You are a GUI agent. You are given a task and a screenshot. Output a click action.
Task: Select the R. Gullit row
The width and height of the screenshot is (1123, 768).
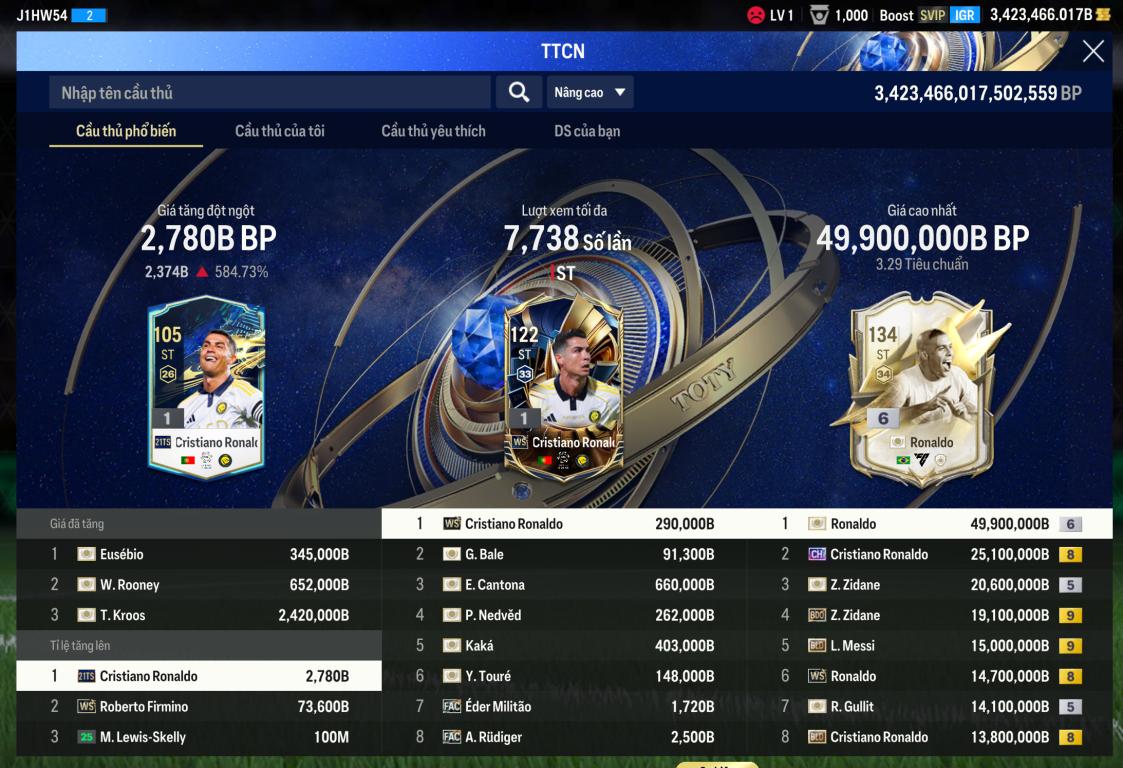930,707
